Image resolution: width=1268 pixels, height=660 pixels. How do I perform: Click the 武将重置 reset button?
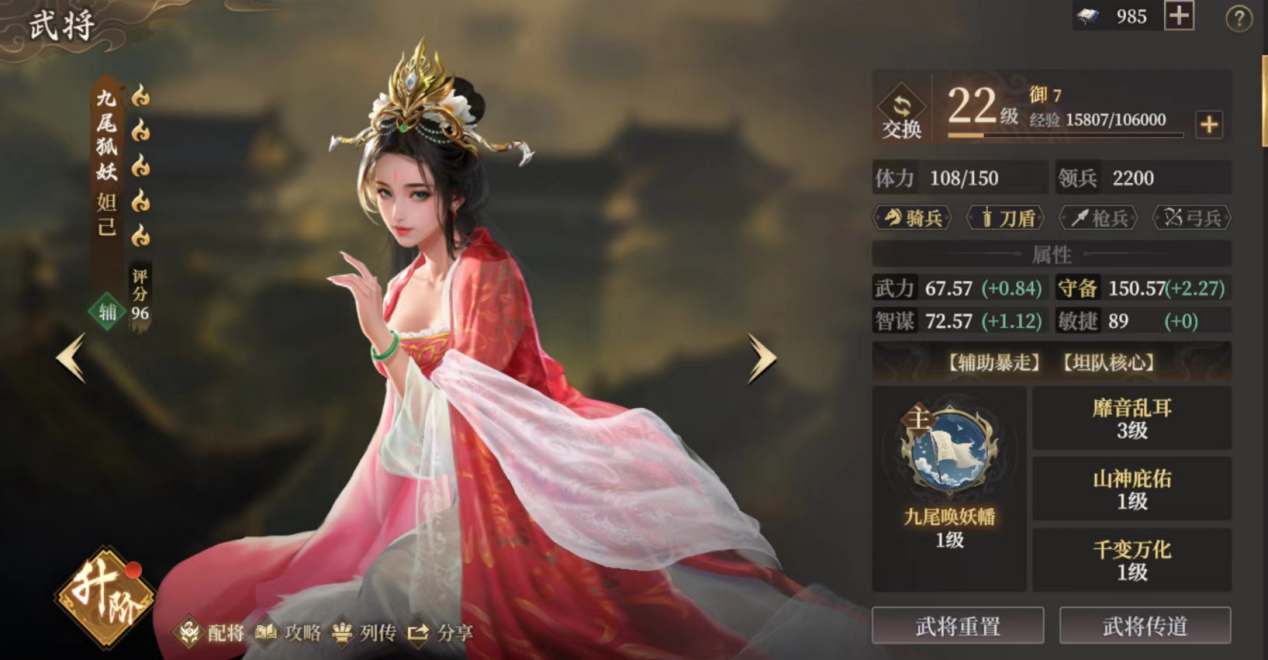click(957, 626)
